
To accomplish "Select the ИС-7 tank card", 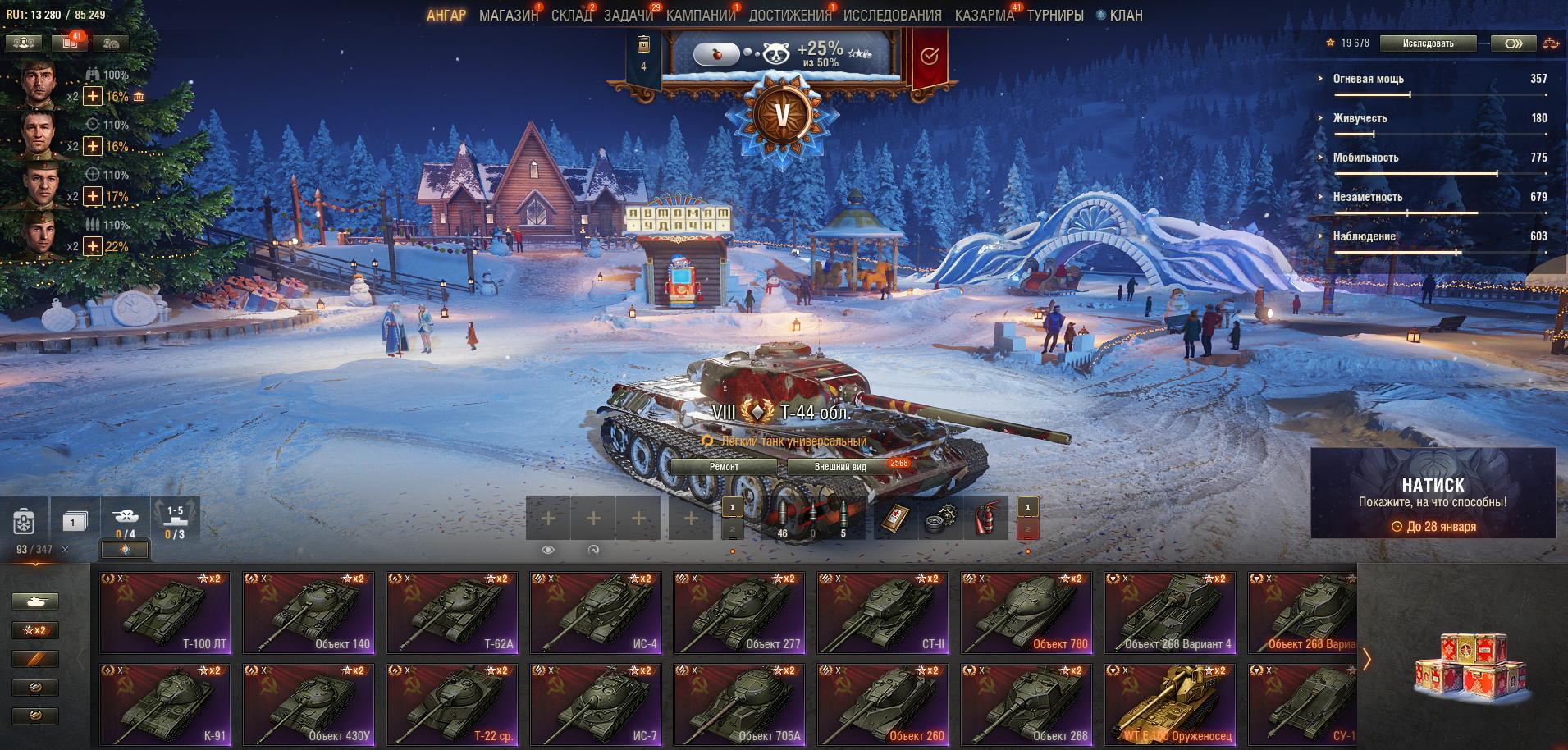I will 596,704.
